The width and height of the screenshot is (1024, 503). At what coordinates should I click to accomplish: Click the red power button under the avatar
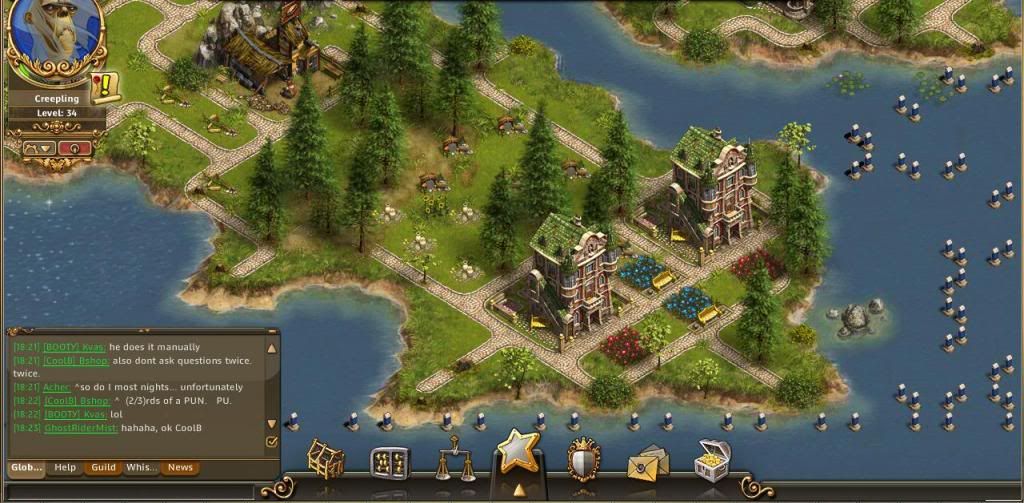click(74, 147)
